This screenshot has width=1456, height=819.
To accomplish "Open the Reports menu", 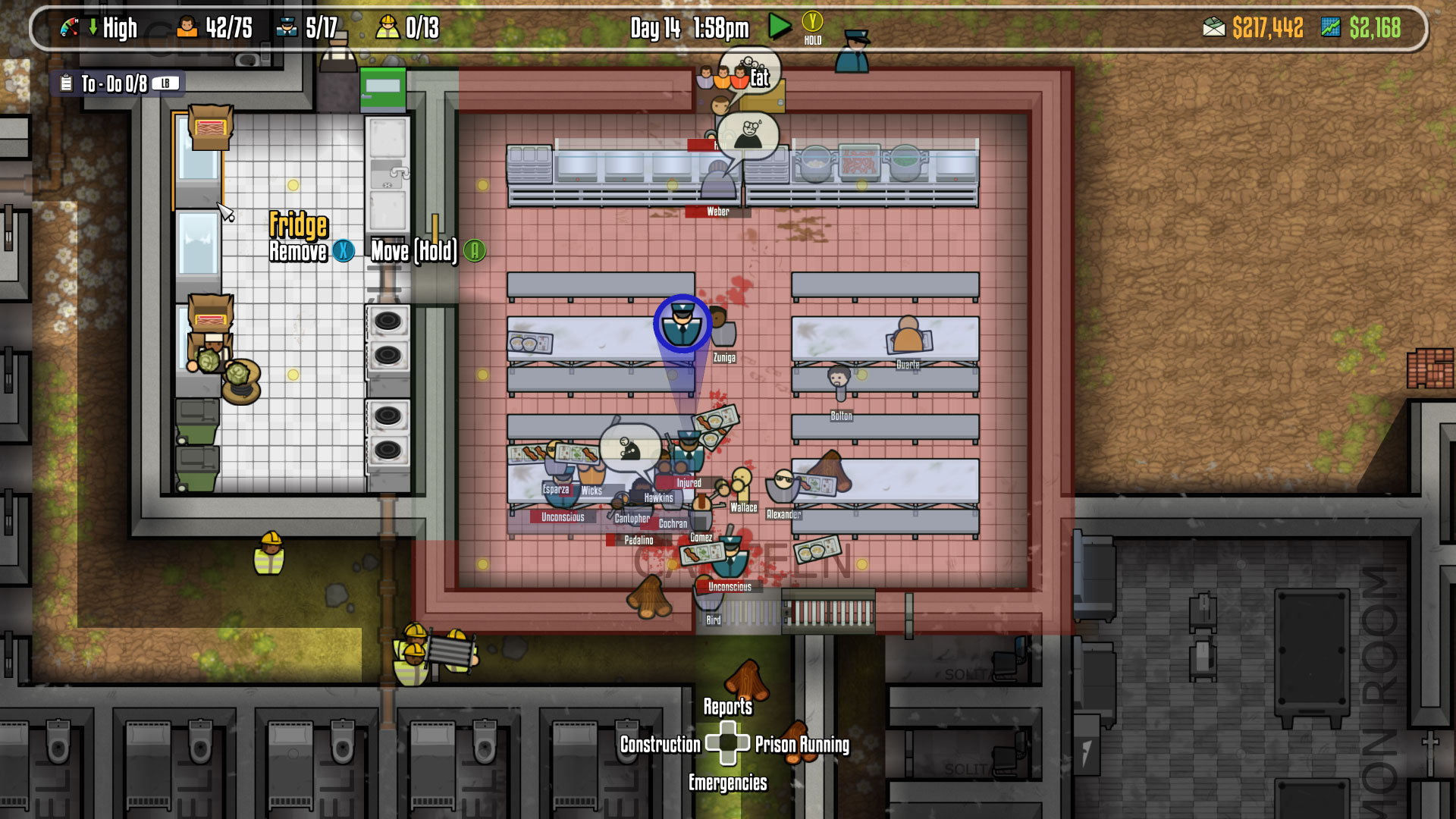I will pyautogui.click(x=727, y=707).
